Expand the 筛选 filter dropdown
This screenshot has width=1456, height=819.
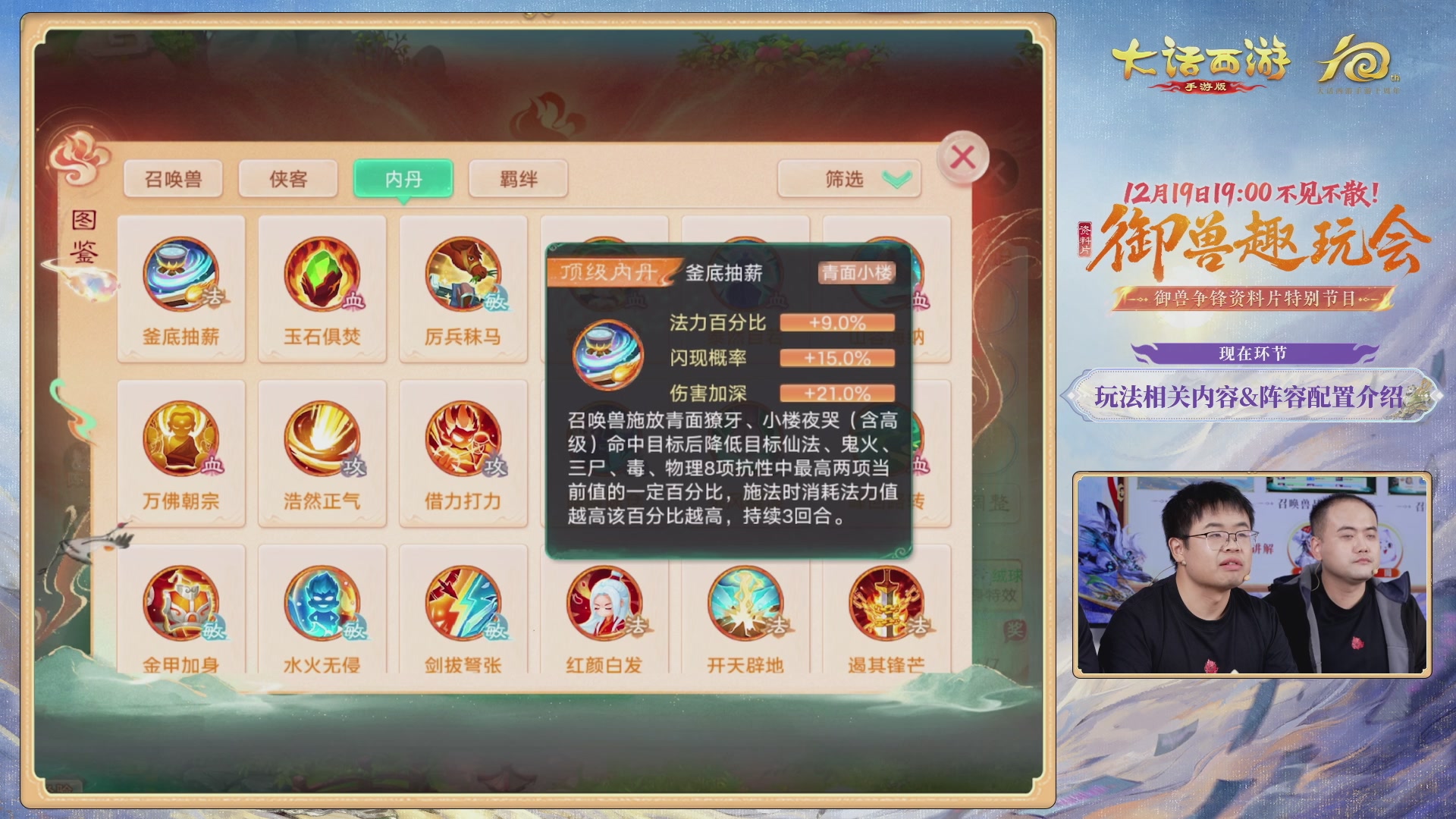(x=848, y=177)
